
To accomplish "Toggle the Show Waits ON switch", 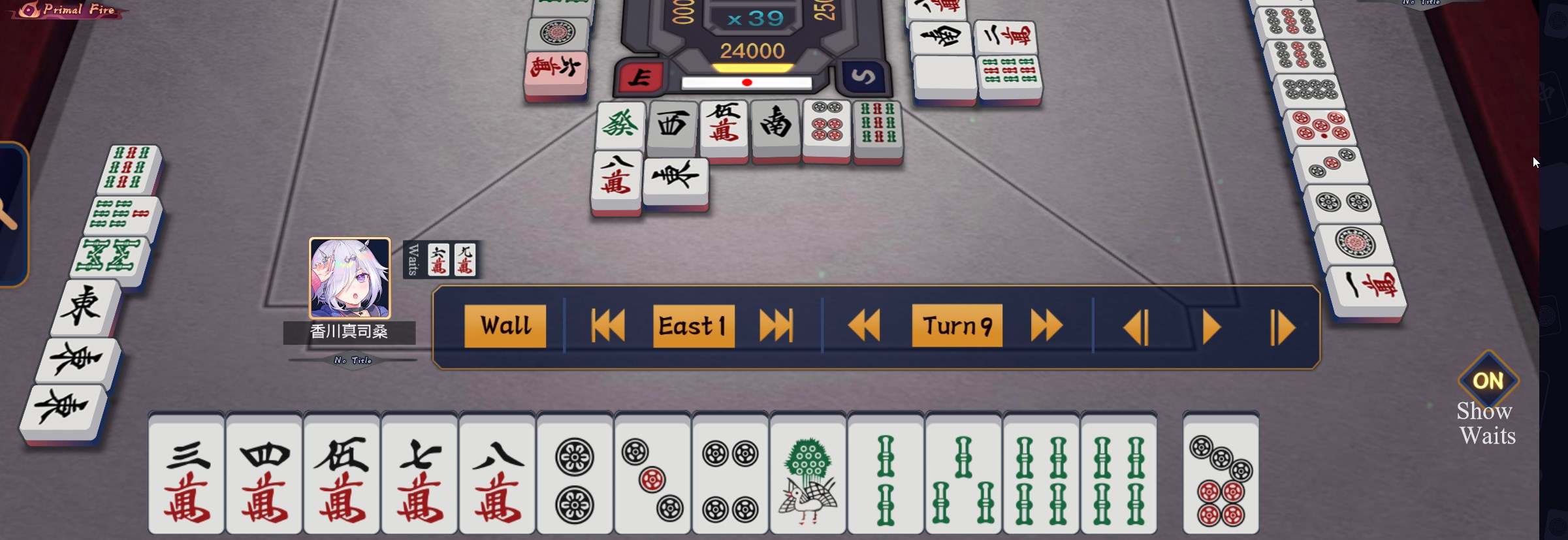I will click(1488, 381).
